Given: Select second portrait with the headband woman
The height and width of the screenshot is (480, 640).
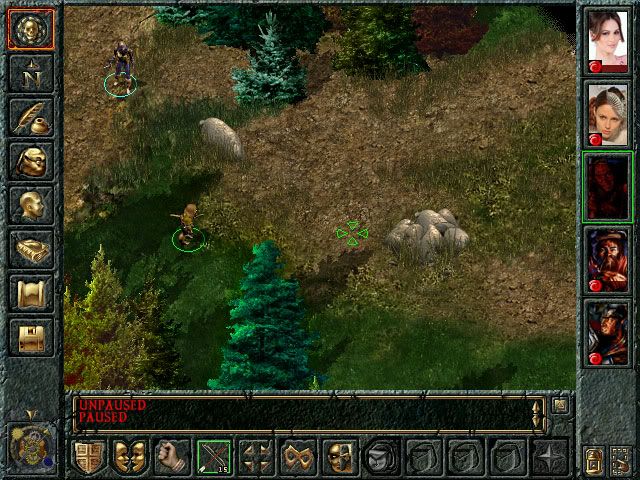Looking at the screenshot, I should (607, 110).
